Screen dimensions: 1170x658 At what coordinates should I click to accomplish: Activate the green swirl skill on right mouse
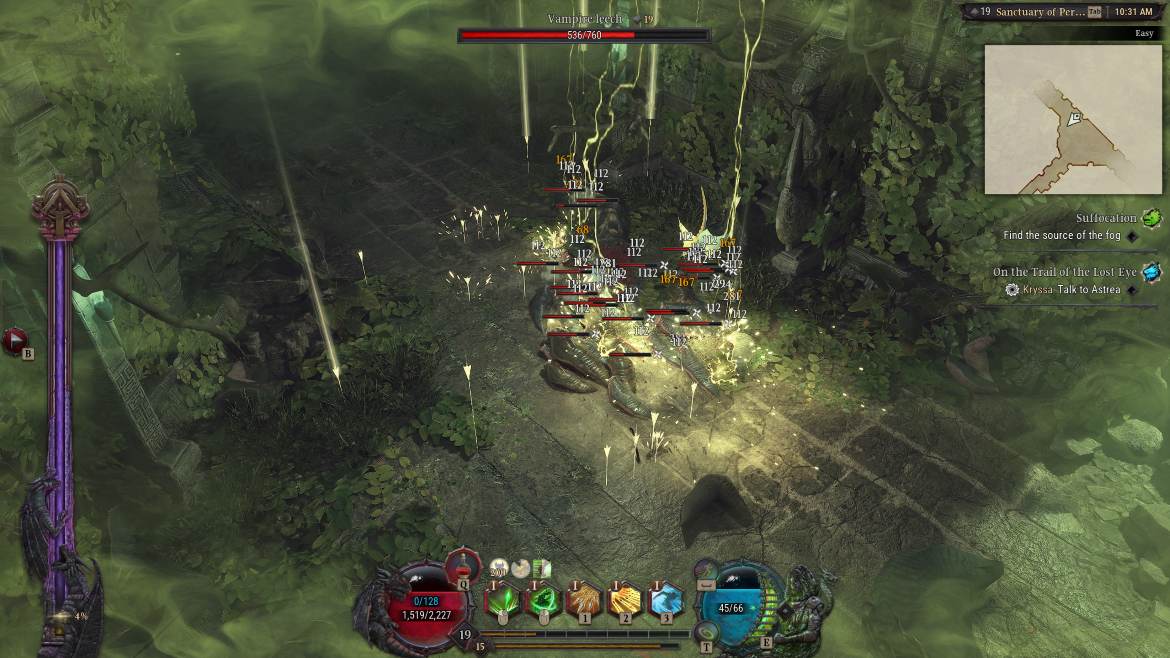[x=544, y=600]
